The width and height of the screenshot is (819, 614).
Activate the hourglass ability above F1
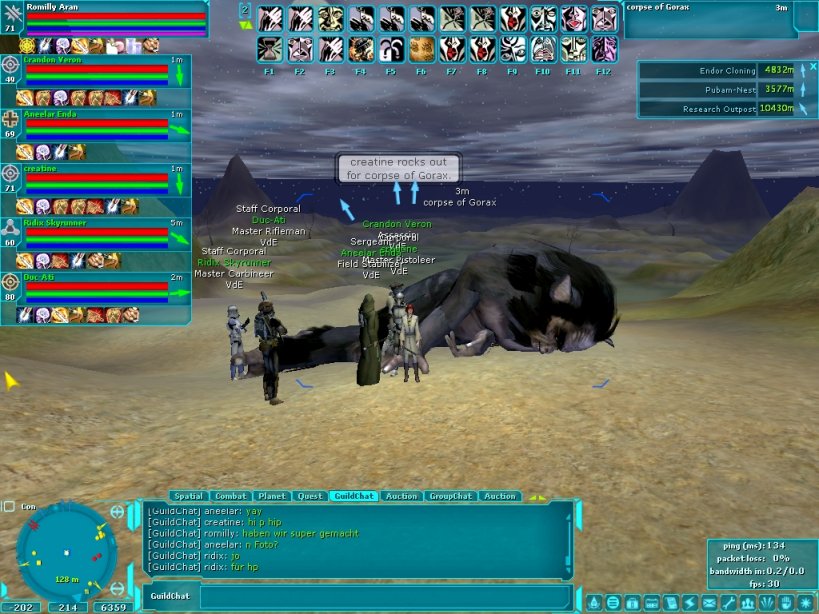click(x=270, y=48)
